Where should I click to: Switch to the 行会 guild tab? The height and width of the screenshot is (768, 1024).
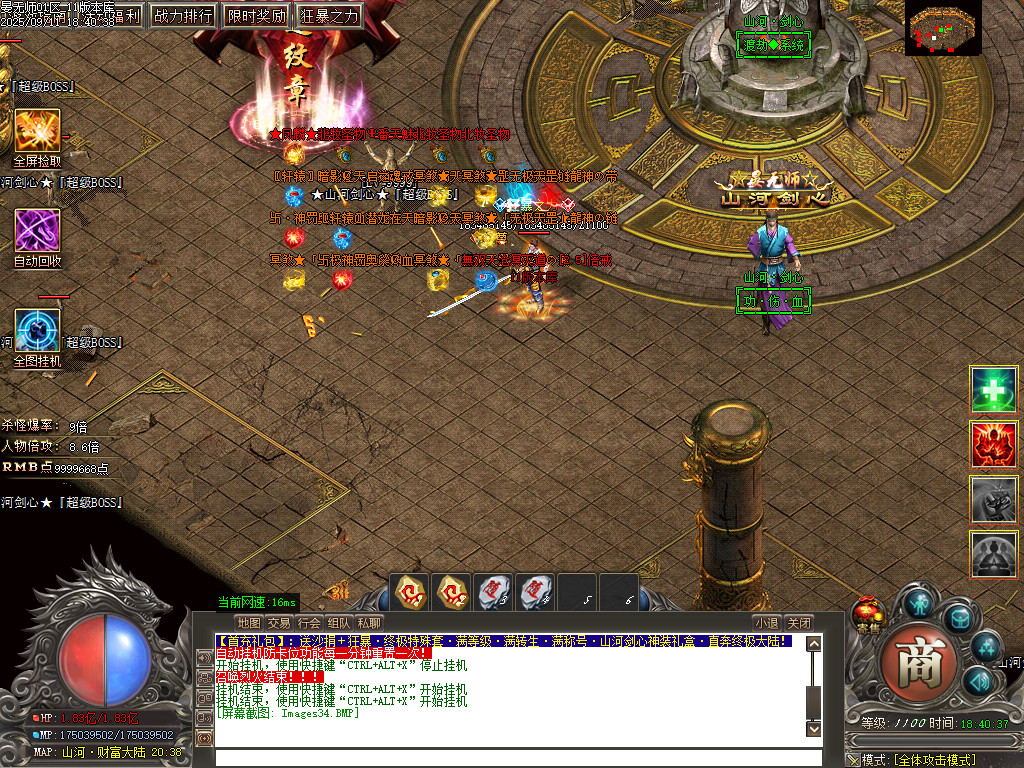tap(309, 622)
